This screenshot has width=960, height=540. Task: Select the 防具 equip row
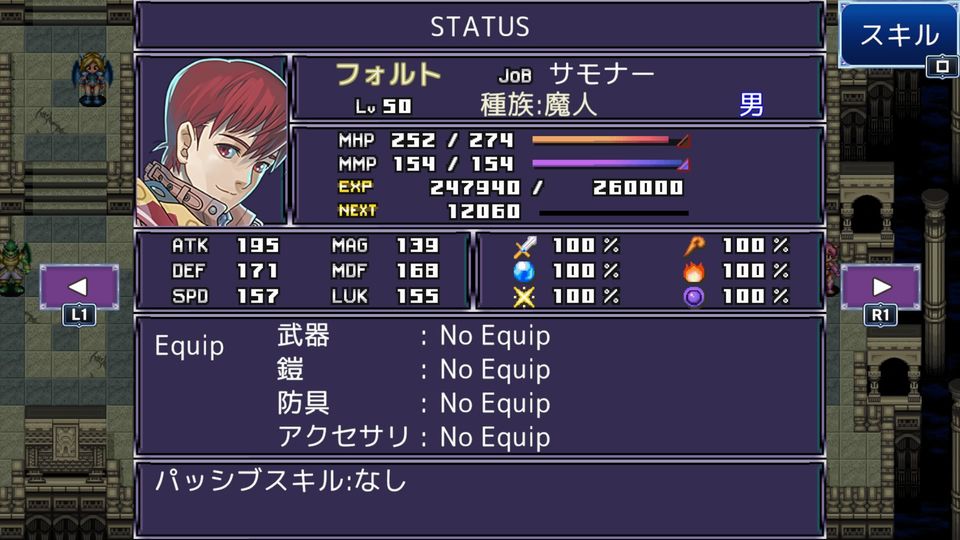click(413, 404)
